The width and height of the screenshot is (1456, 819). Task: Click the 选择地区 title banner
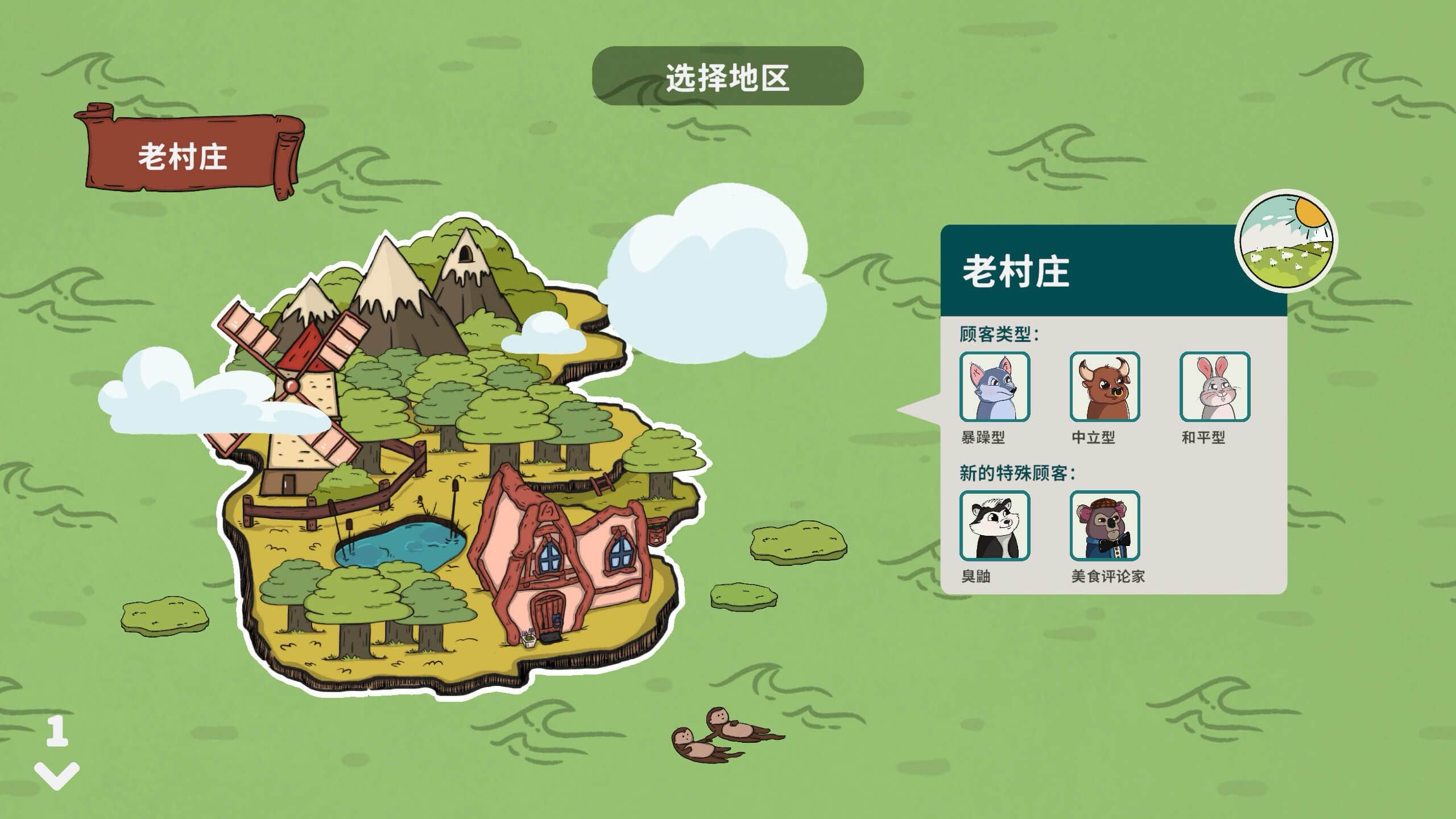pyautogui.click(x=729, y=77)
